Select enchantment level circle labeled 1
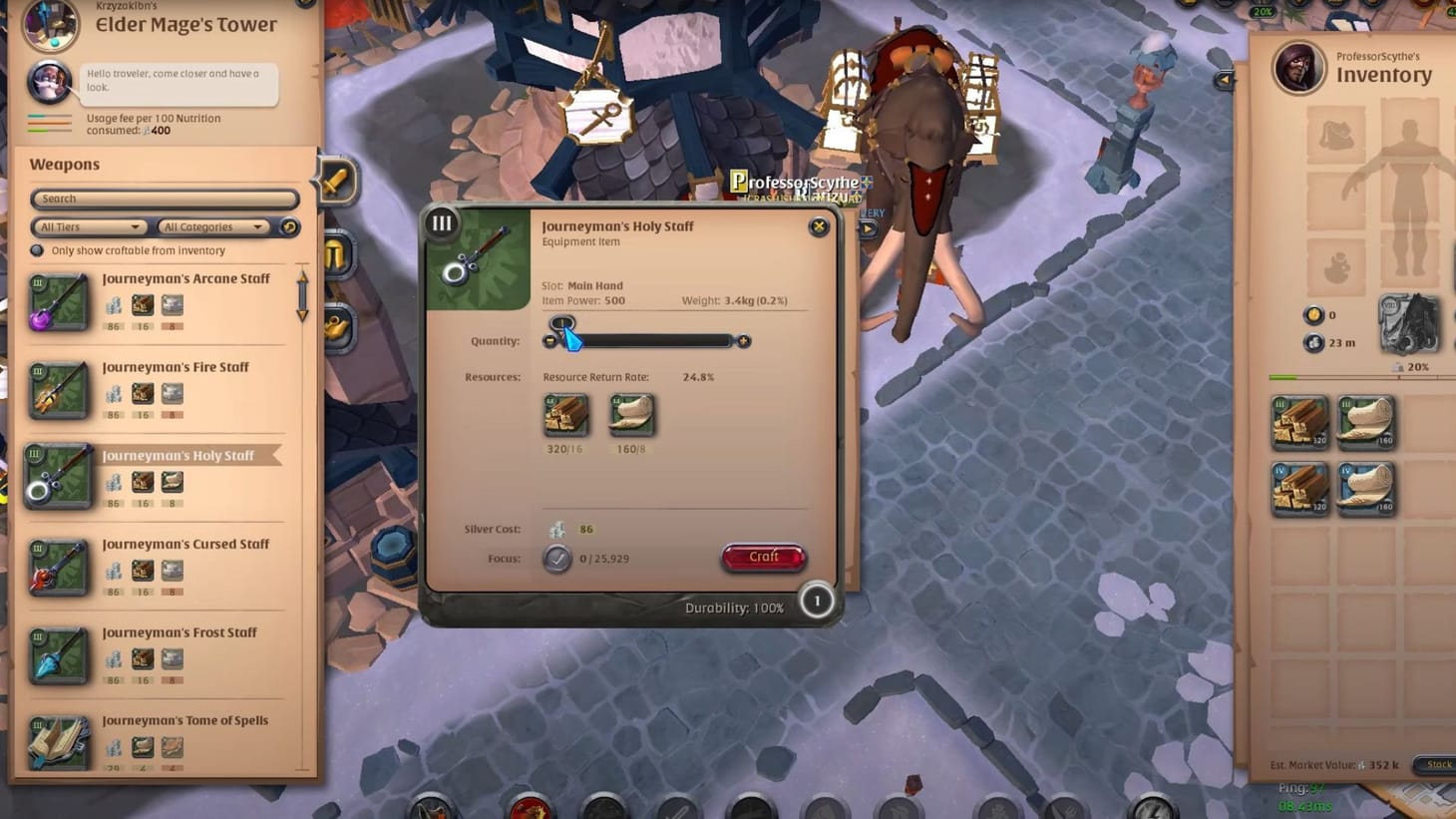Image resolution: width=1456 pixels, height=819 pixels. [817, 602]
